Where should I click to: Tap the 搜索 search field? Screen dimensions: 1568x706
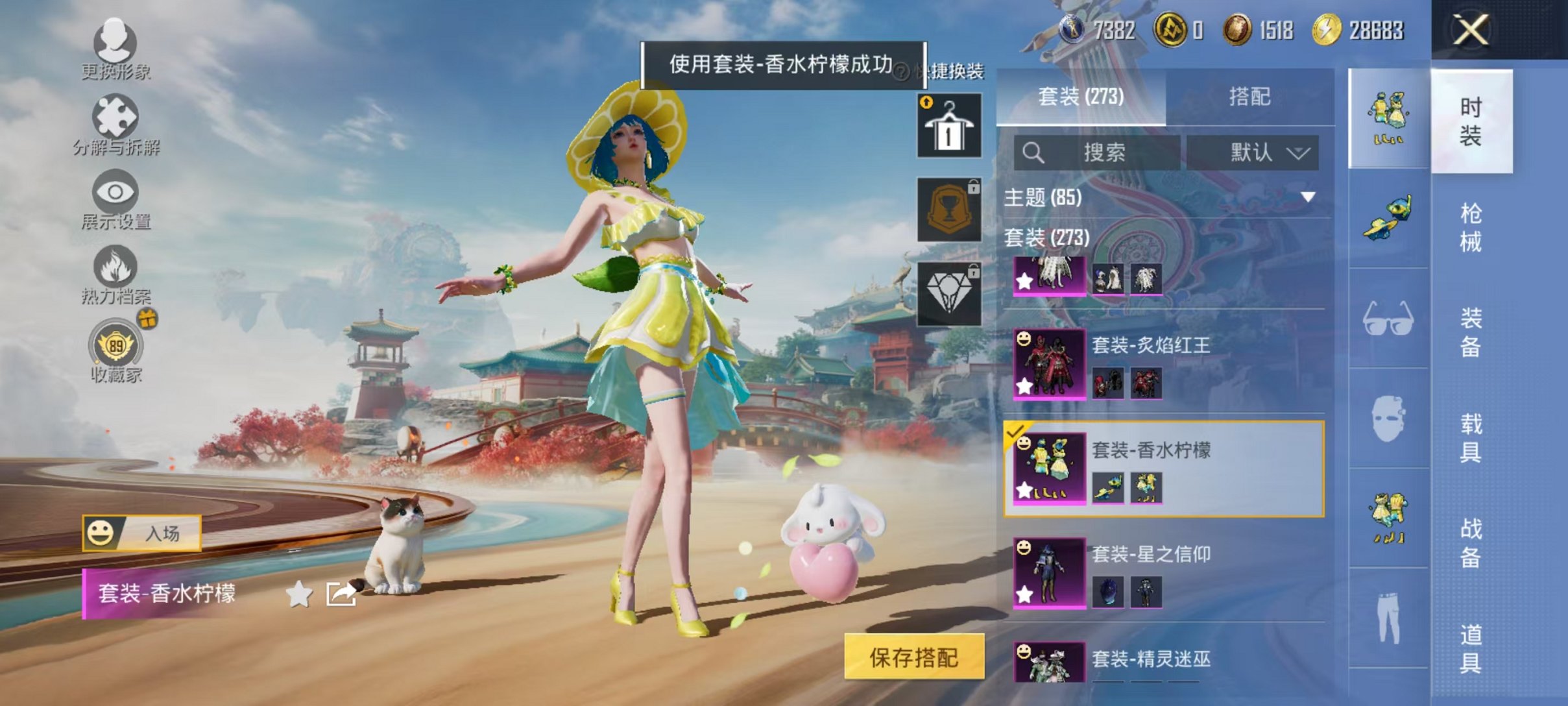coord(1103,152)
